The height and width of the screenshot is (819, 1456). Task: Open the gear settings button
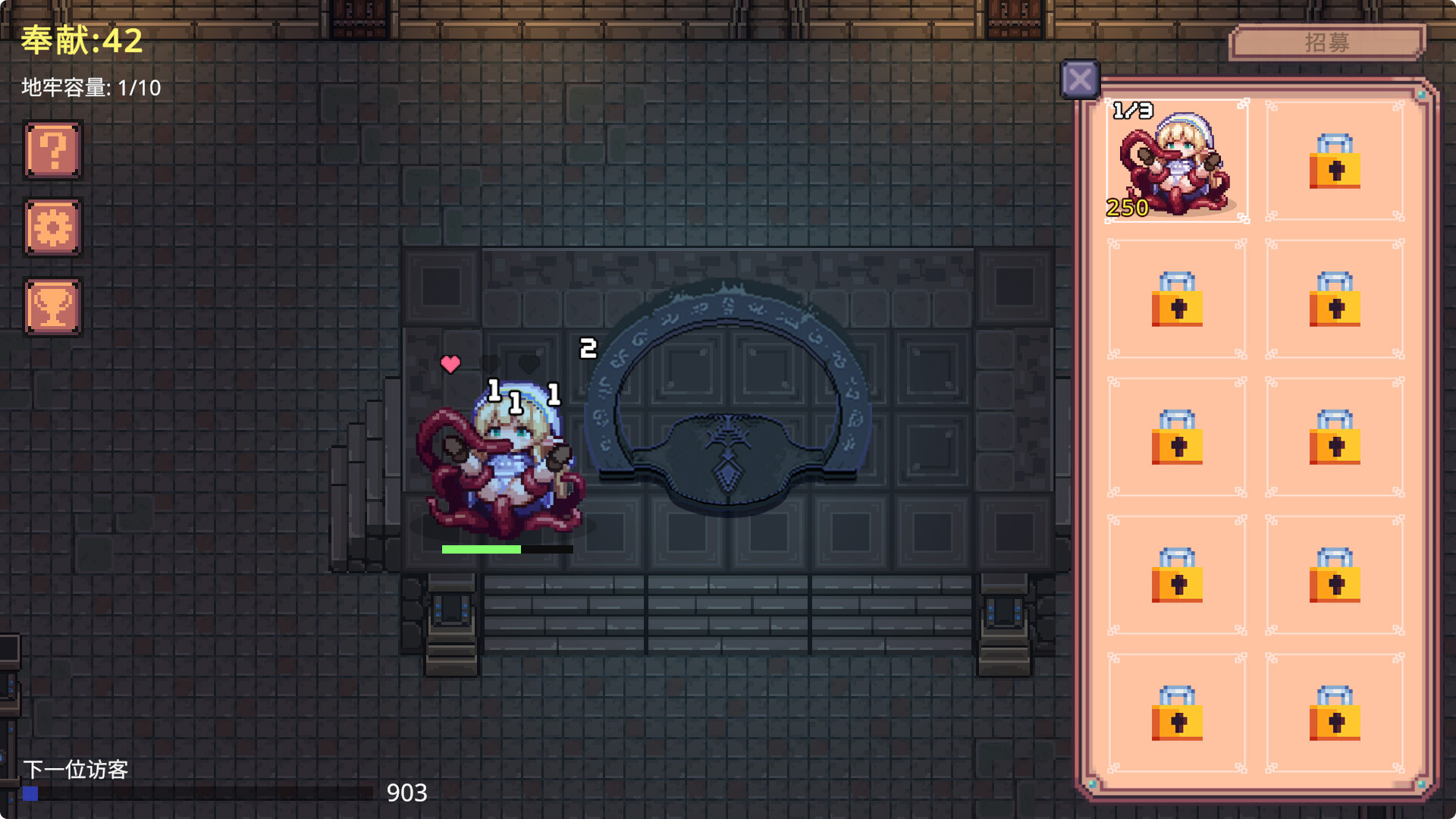pyautogui.click(x=53, y=227)
